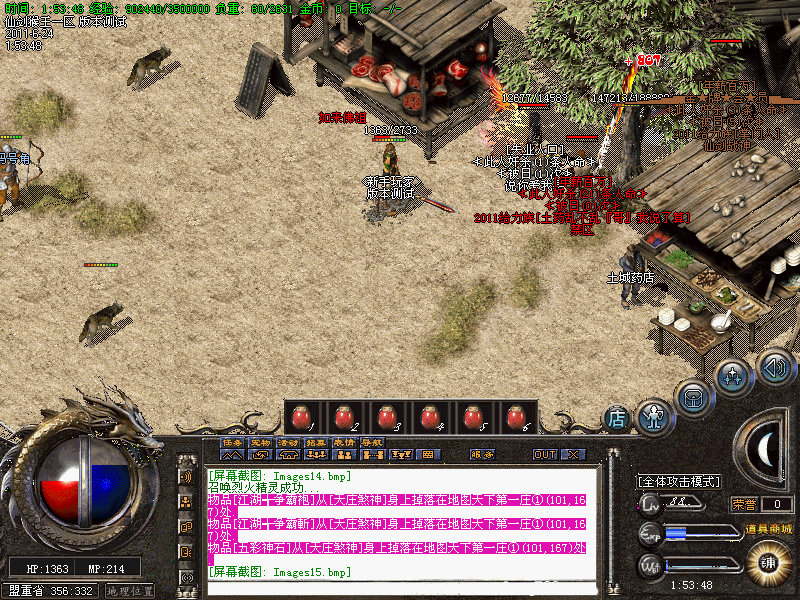Close the game with the X button
The image size is (800, 600).
click(573, 454)
